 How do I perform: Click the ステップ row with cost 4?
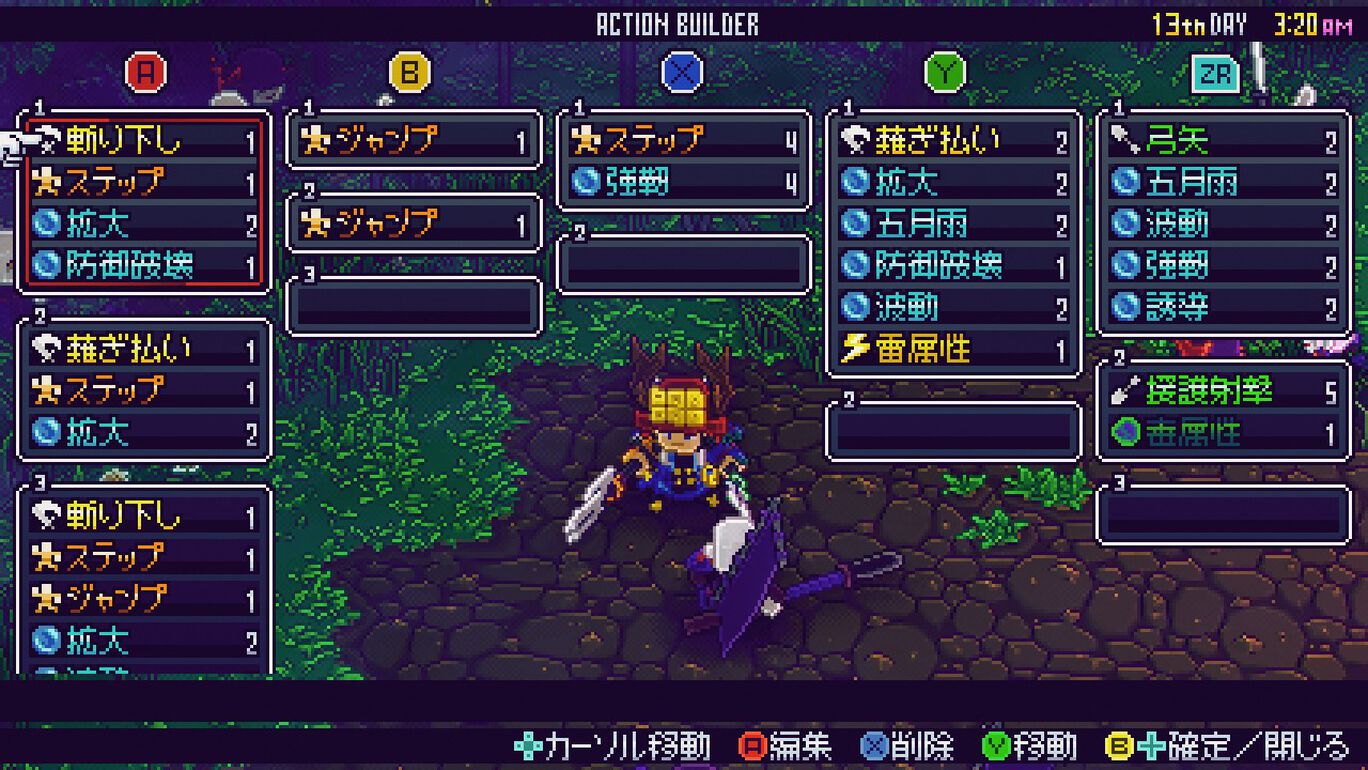pyautogui.click(x=684, y=141)
